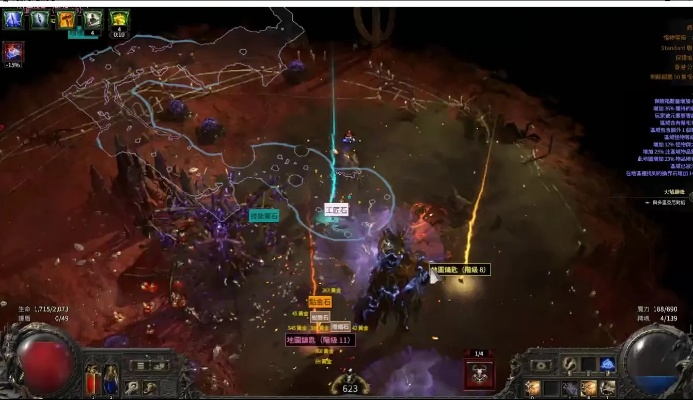Click the blue lightning buff icon
This screenshot has height=400, width=693.
[x=15, y=18]
